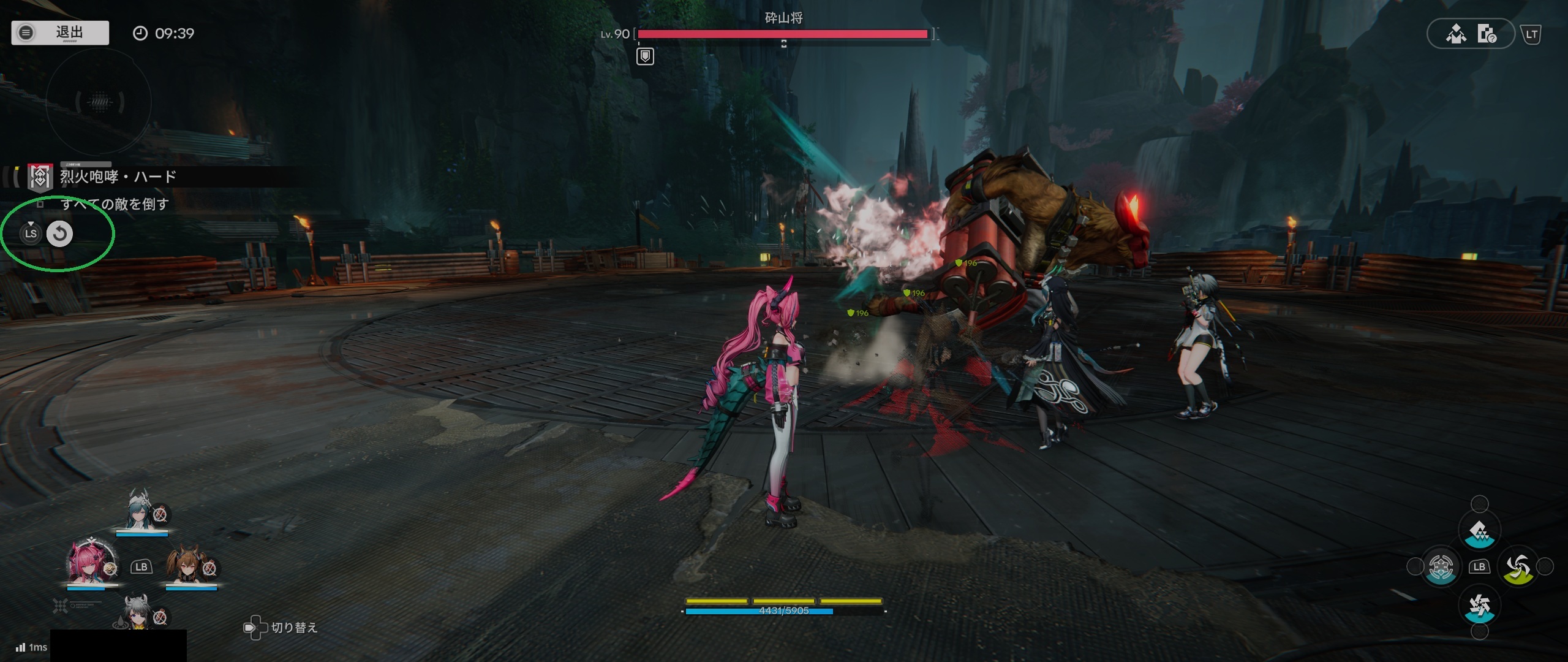Select the circular reset arrow icon

tap(59, 234)
